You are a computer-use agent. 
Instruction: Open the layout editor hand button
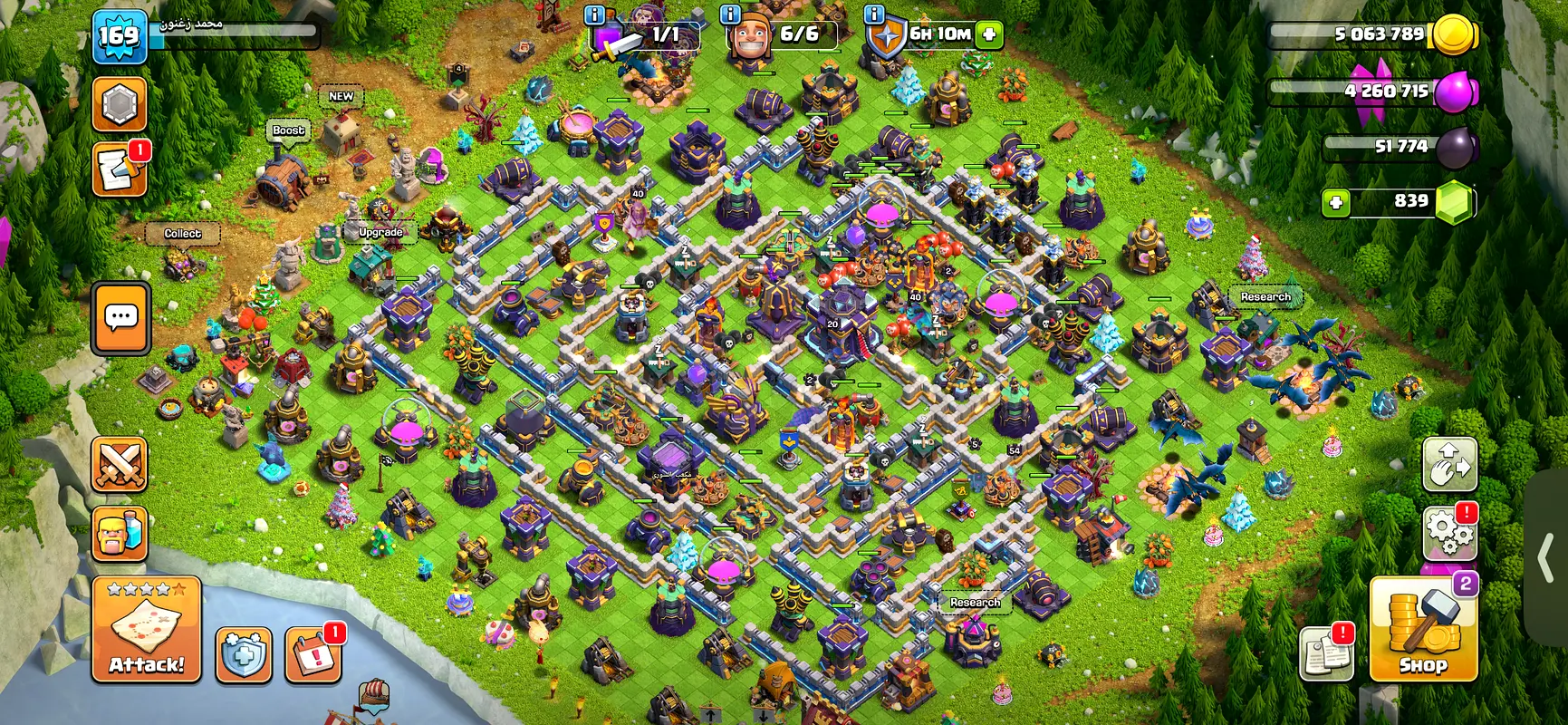click(x=1449, y=464)
